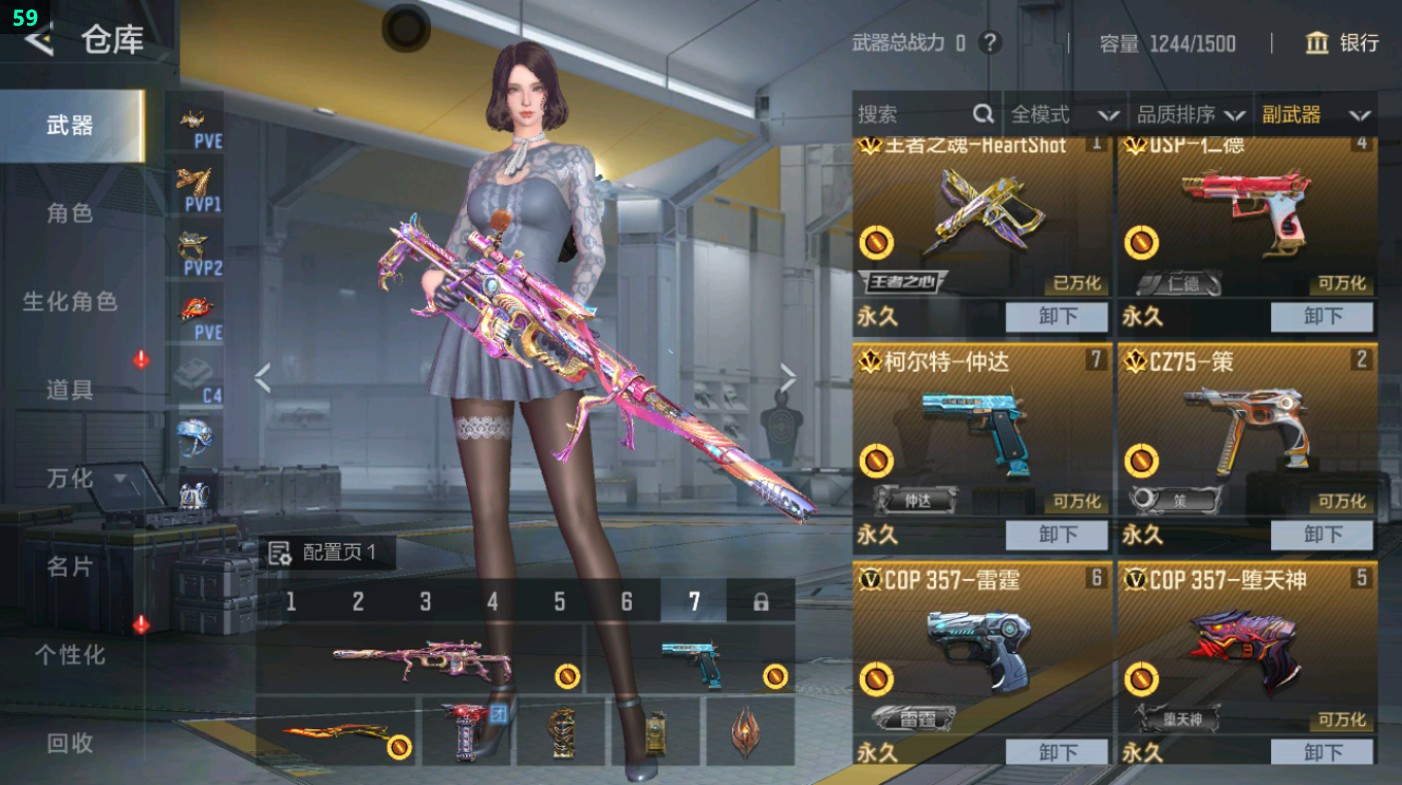
Task: Open the 名片 section
Action: click(x=70, y=566)
